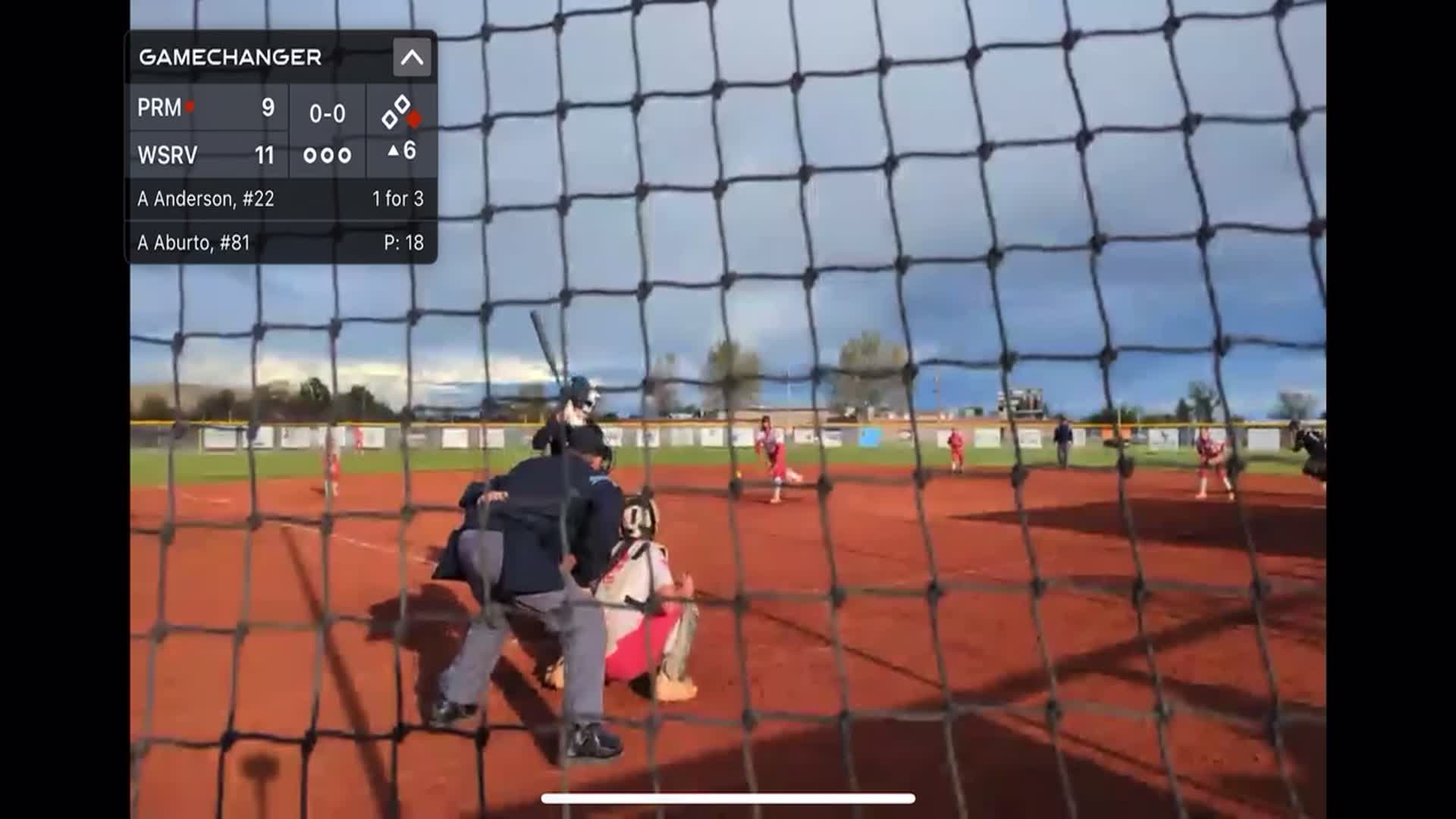
Task: Select the WSRV score row
Action: coord(209,154)
